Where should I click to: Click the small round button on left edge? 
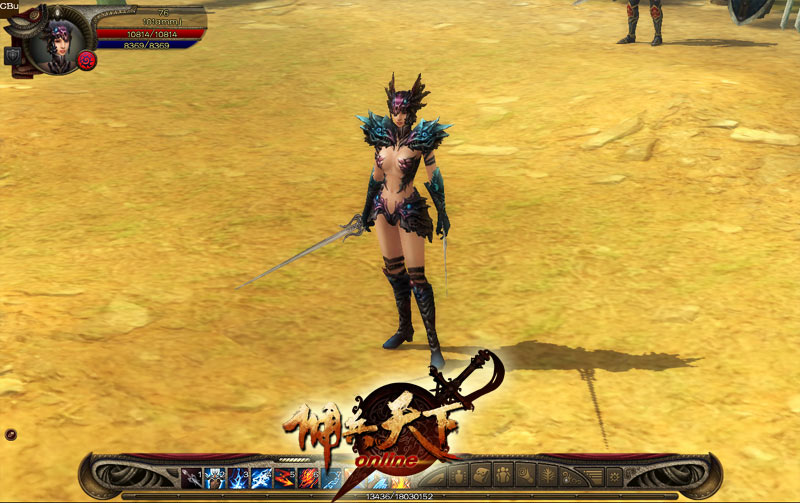click(10, 434)
